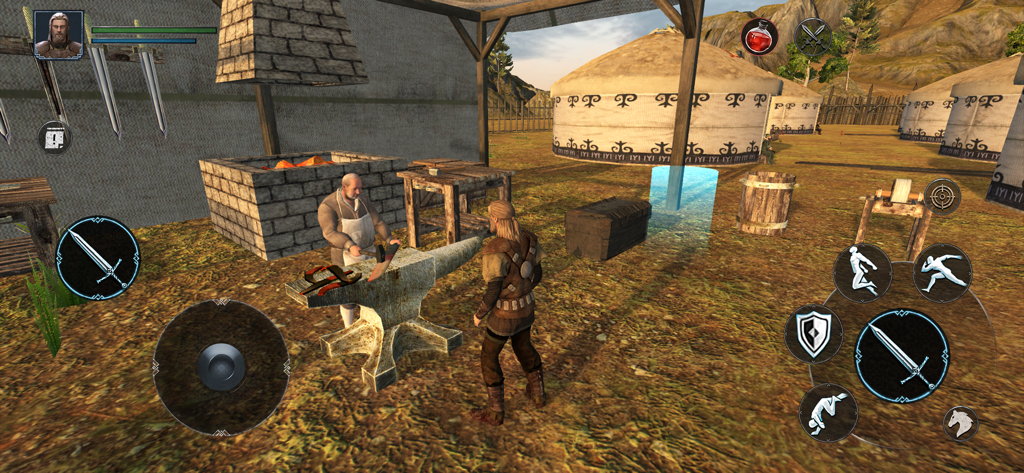Tap the virtual movement joystick
The width and height of the screenshot is (1024, 473).
[221, 367]
